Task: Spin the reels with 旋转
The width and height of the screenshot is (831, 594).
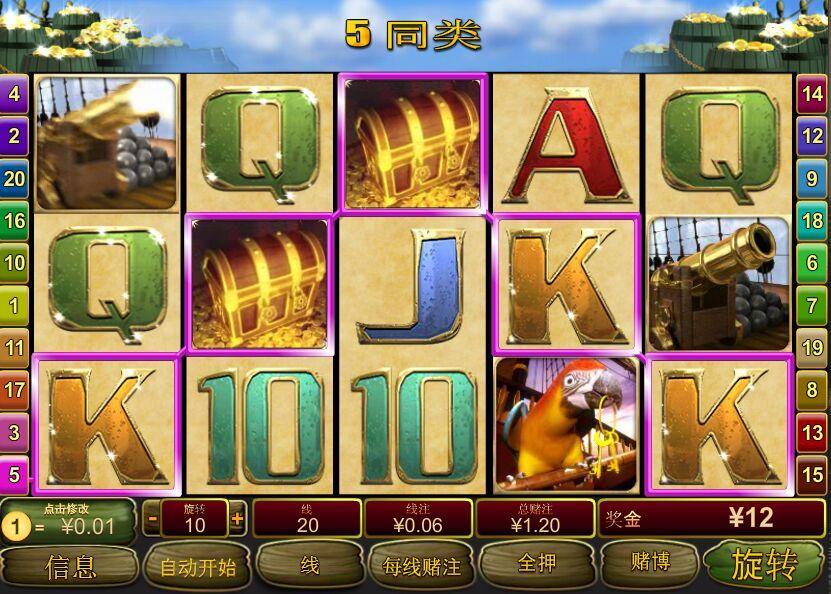Action: [x=765, y=565]
